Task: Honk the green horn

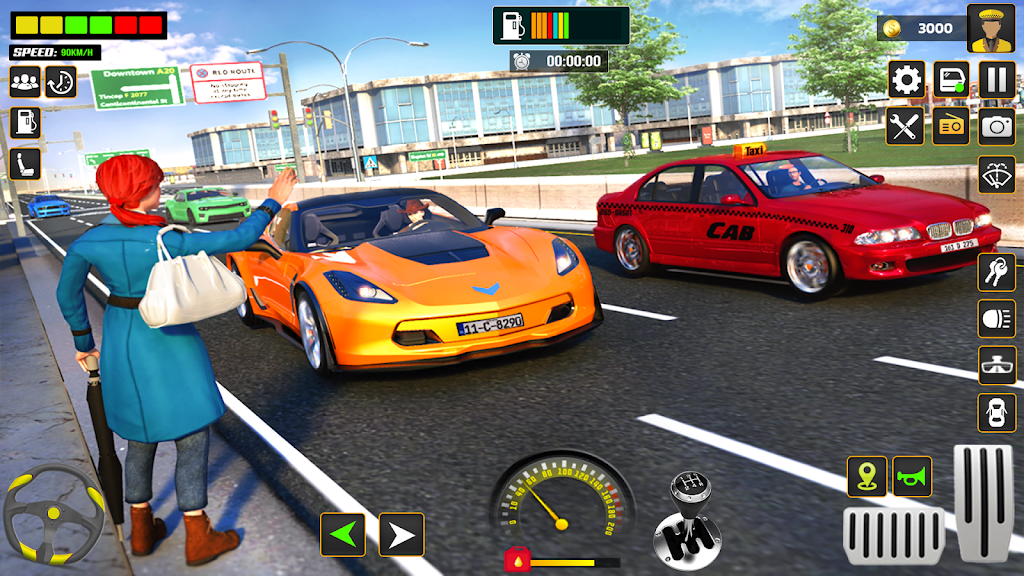Action: click(912, 476)
